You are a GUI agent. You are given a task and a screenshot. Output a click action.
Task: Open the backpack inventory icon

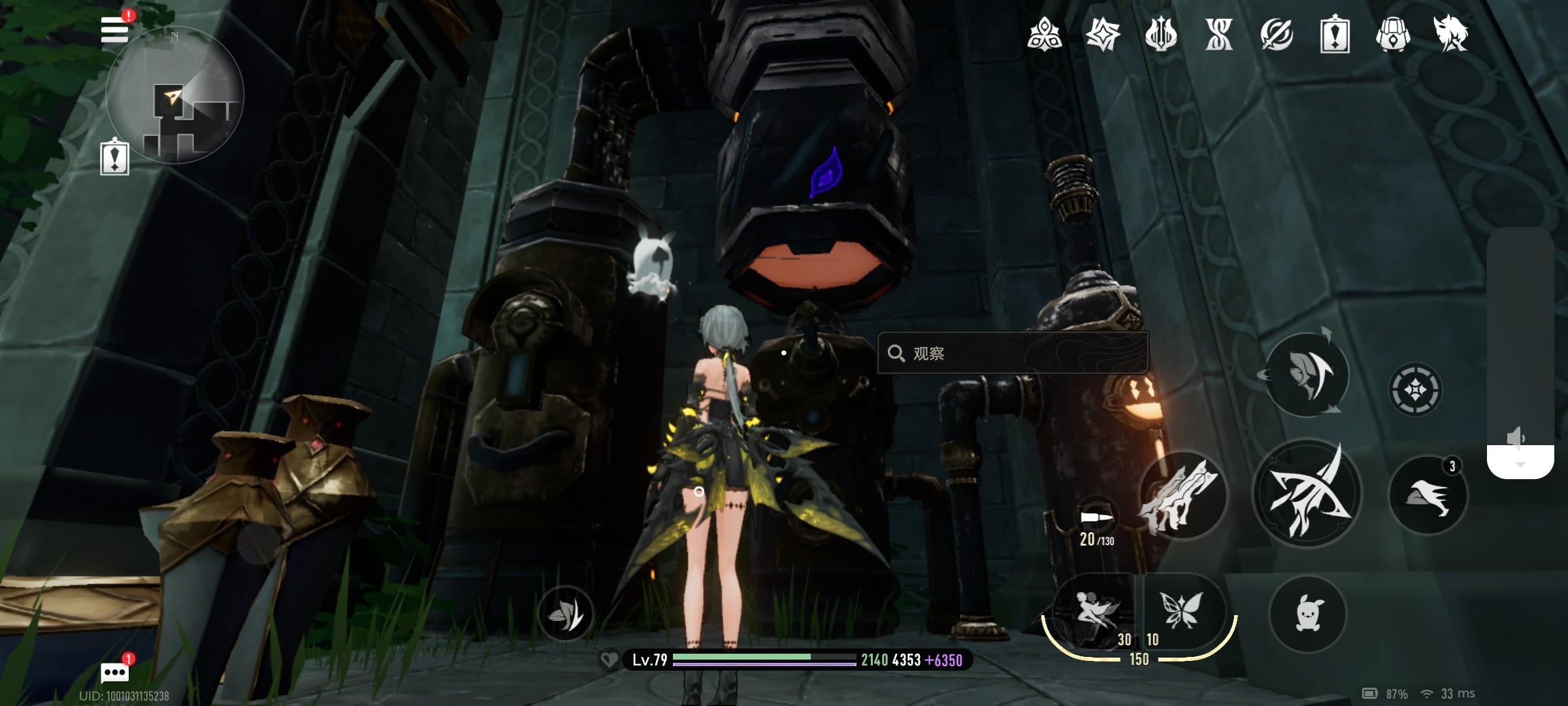coord(1392,33)
